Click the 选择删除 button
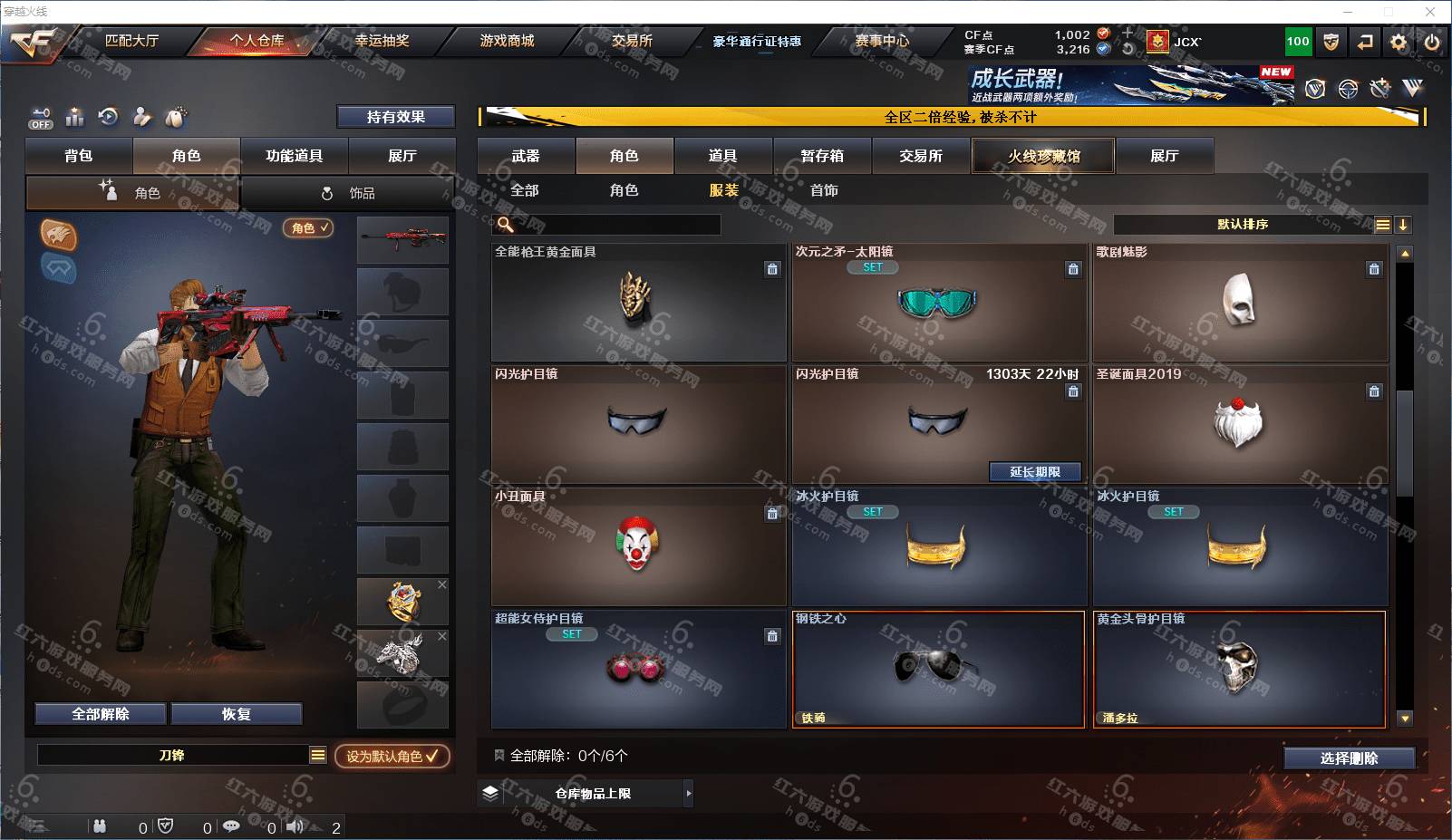Screen dimensions: 1452x840 (1349, 758)
